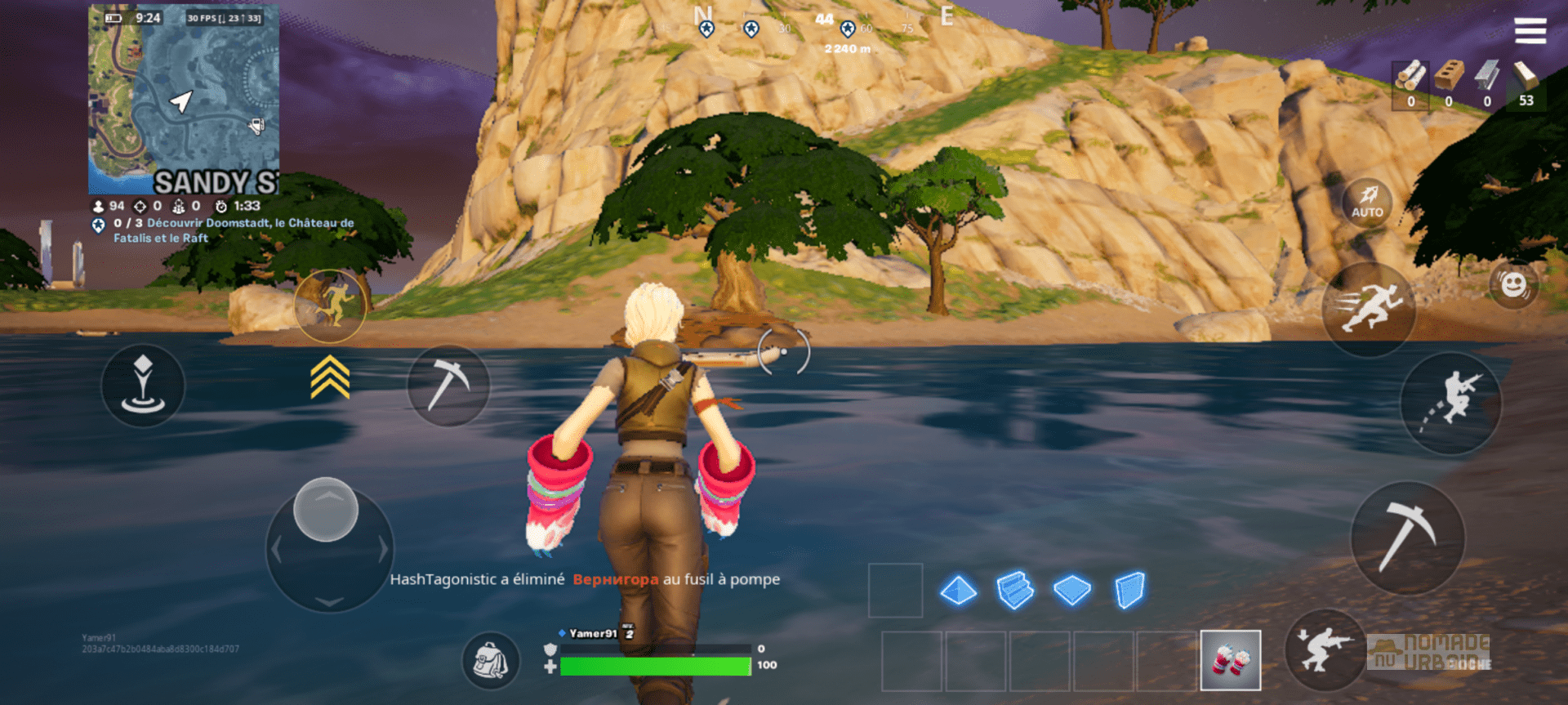
Task: Tap the crouch button
Action: click(1324, 650)
